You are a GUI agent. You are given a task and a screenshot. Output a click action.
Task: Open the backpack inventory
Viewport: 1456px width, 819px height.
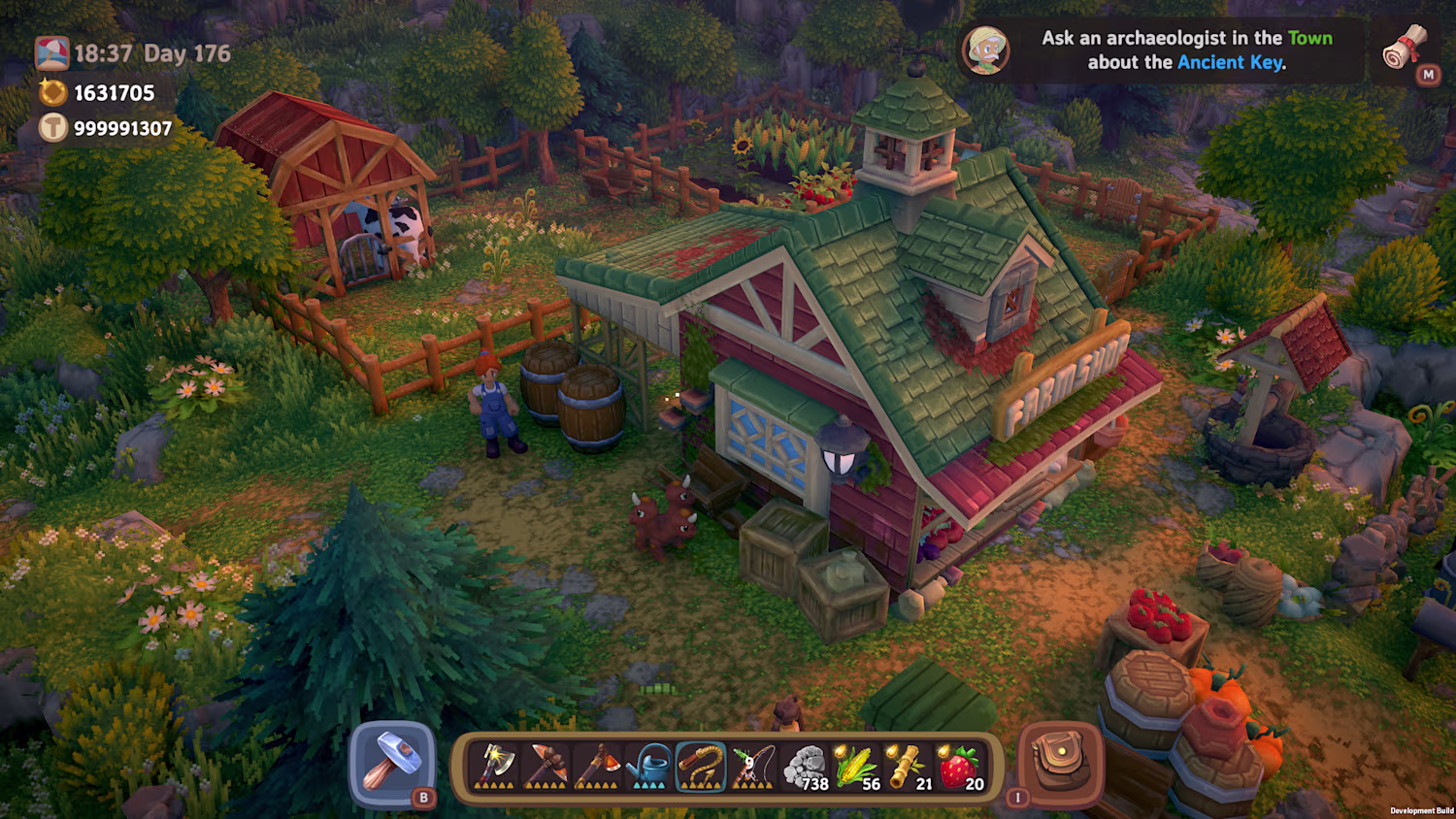point(1060,763)
